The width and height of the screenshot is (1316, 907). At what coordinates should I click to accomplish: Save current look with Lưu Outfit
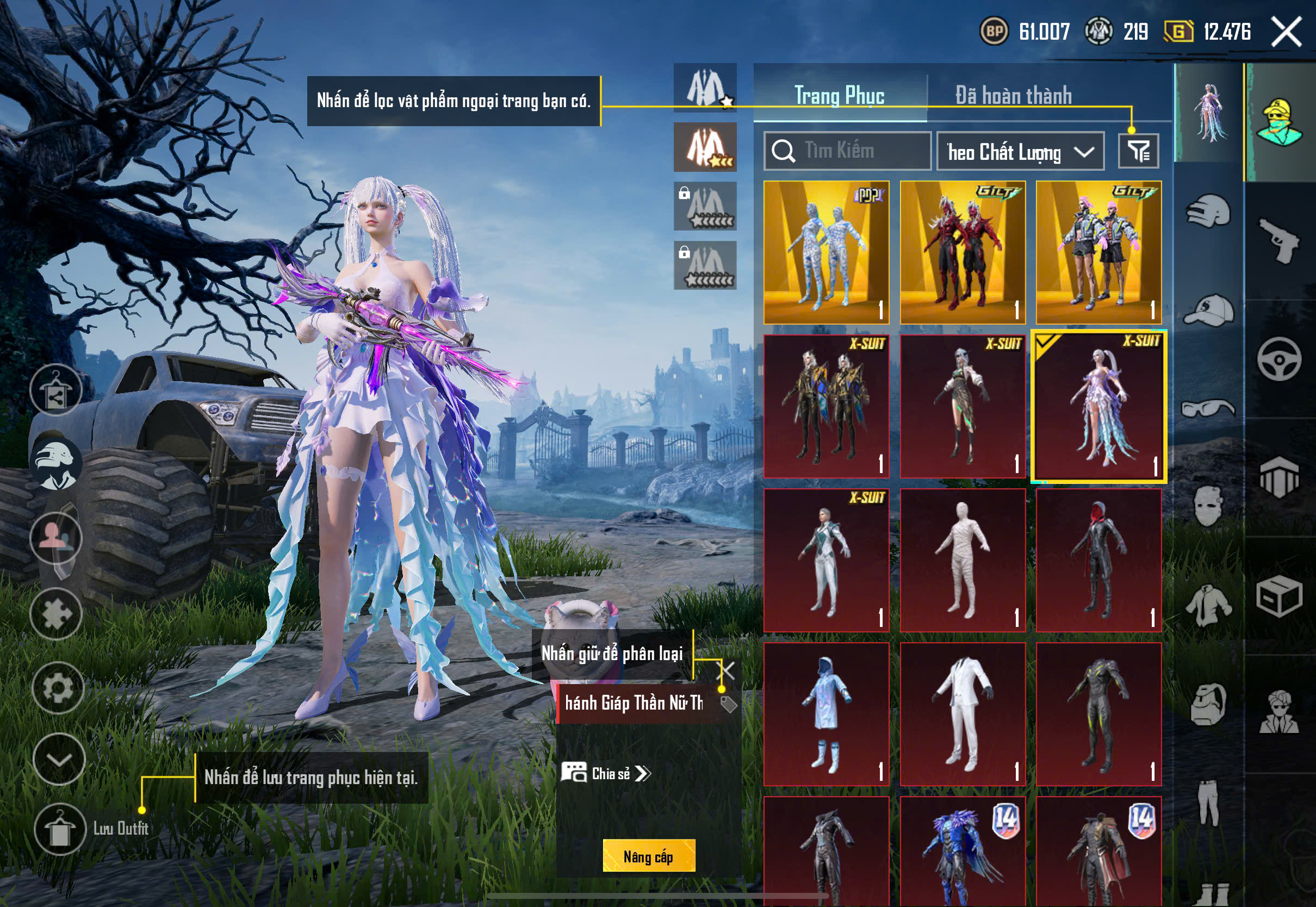[x=59, y=830]
